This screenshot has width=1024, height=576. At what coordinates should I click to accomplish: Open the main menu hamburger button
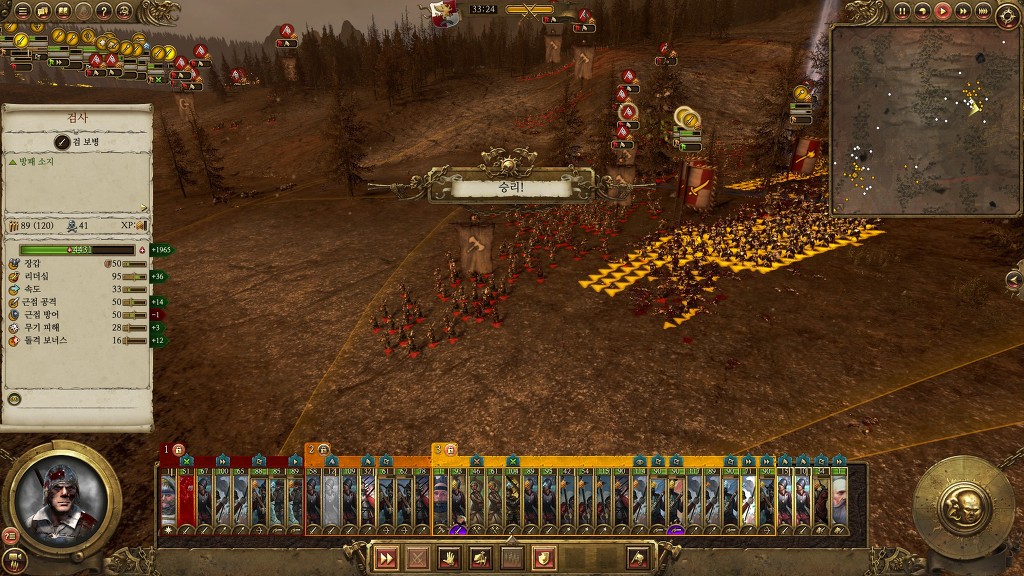click(x=23, y=12)
